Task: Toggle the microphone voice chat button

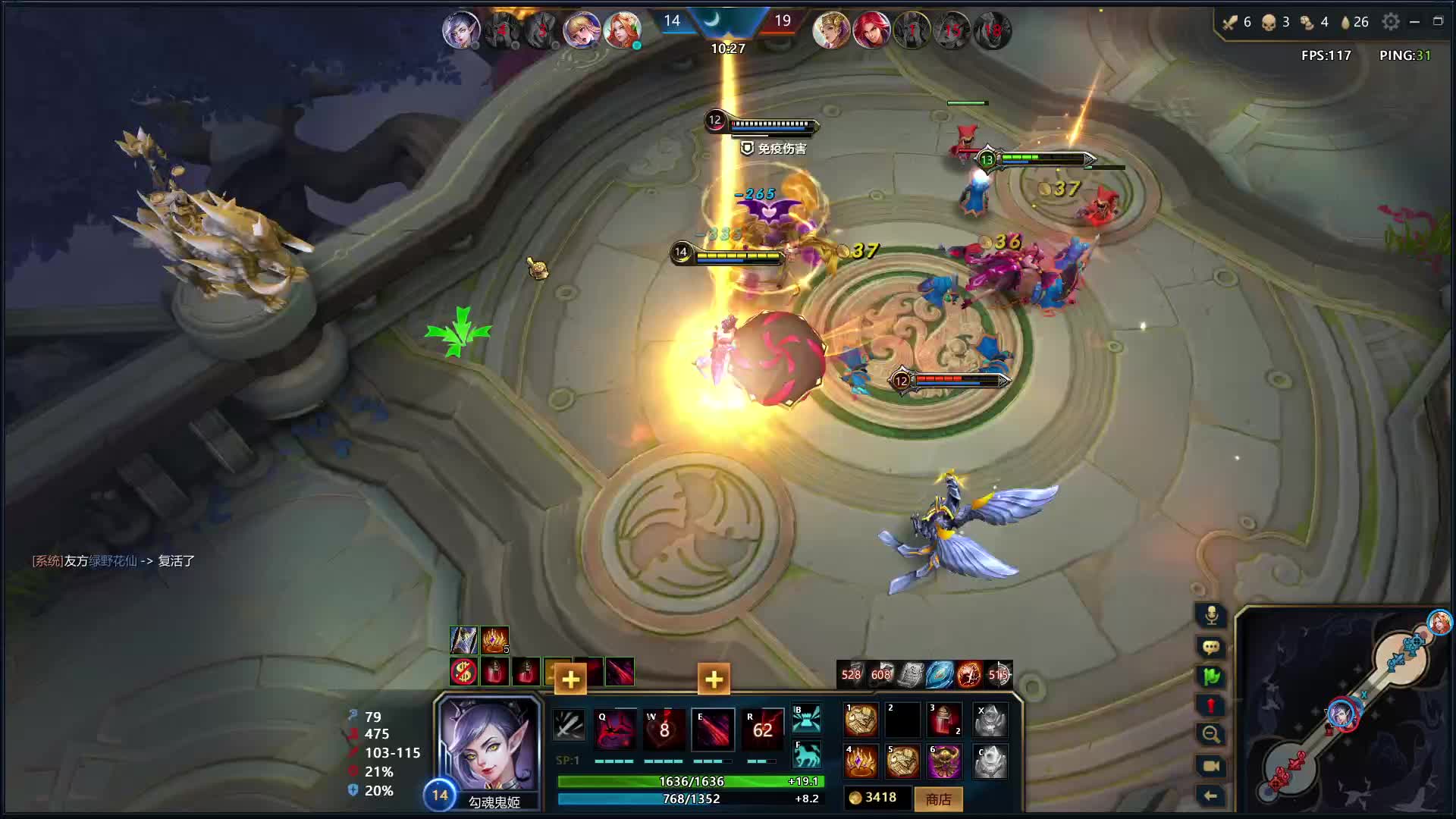Action: coord(1211,615)
